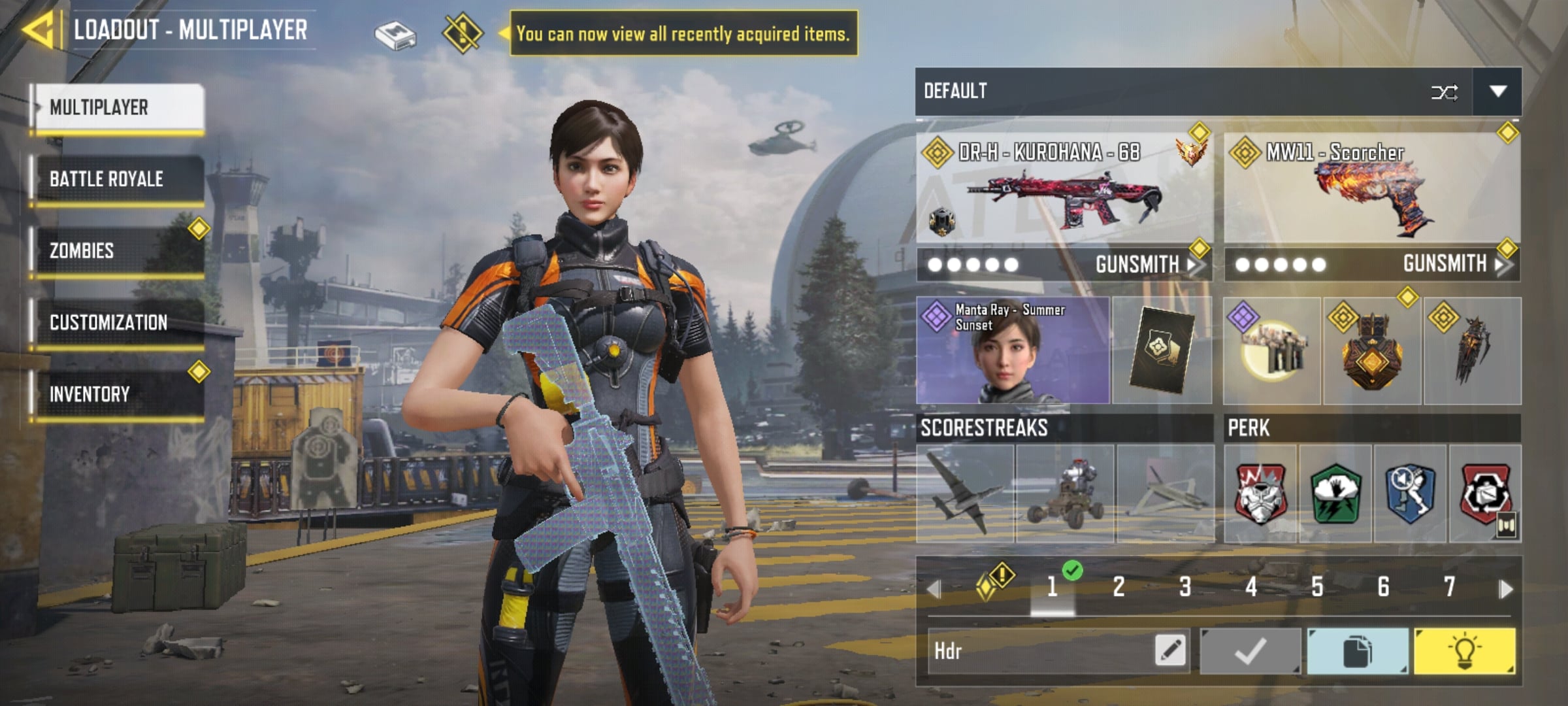1568x706 pixels.
Task: Switch to Battle Royale loadout
Action: 119,179
